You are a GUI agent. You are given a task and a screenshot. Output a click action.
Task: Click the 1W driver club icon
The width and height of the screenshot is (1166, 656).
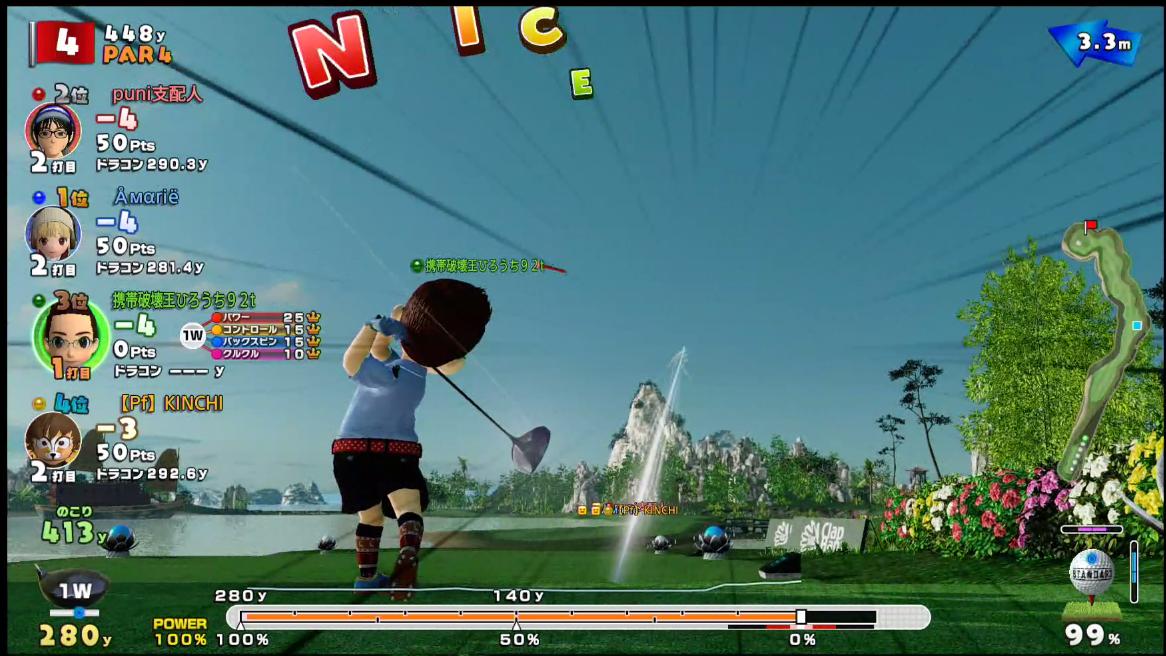[x=75, y=590]
